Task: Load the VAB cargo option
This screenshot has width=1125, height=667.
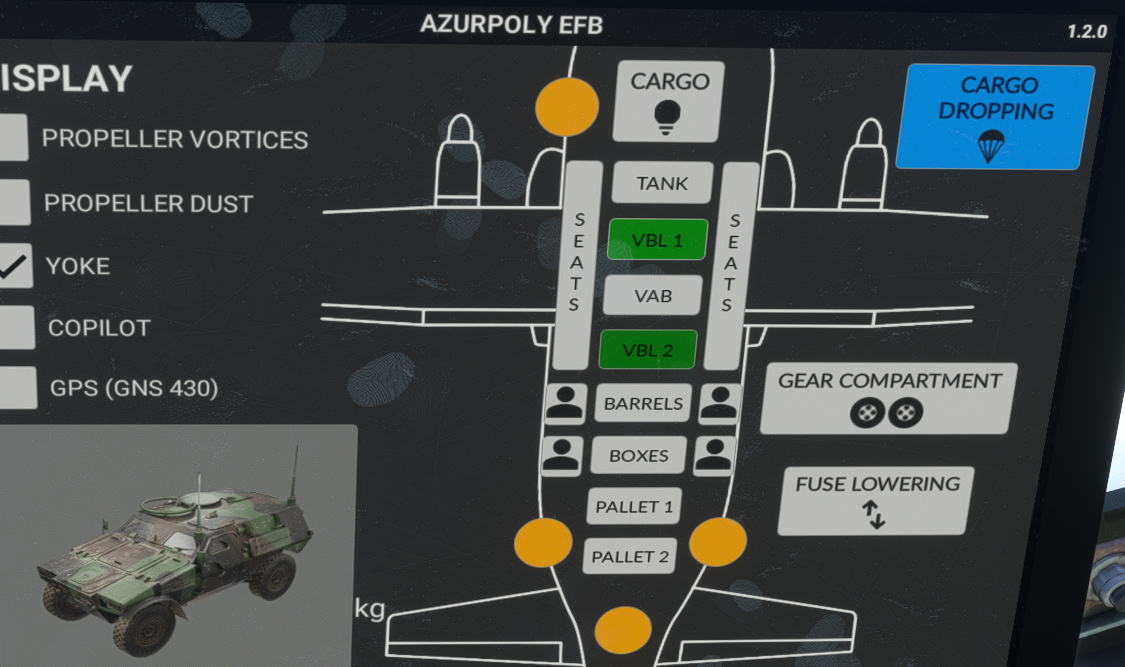Action: (653, 296)
